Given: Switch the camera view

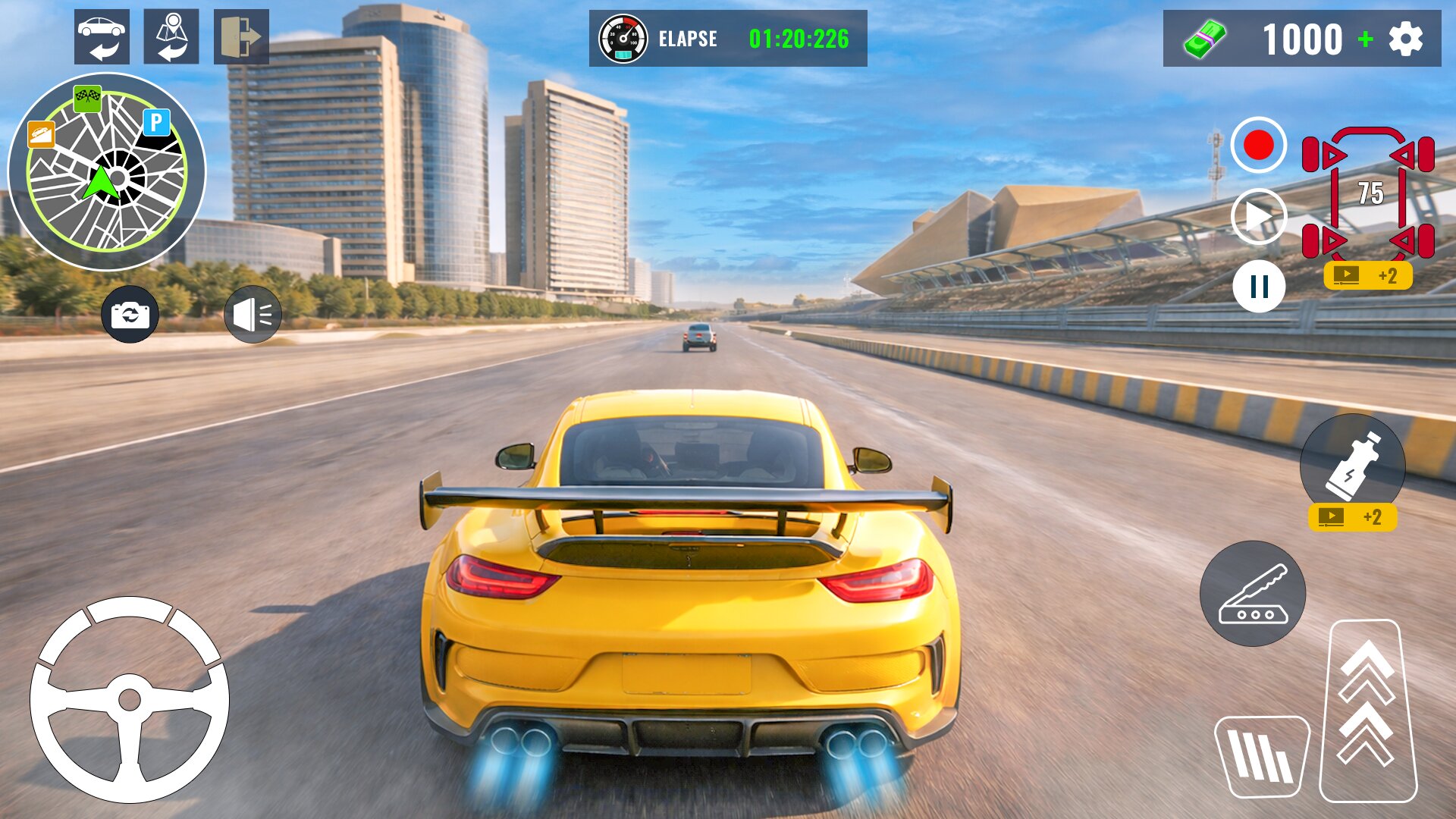Looking at the screenshot, I should coord(130,314).
